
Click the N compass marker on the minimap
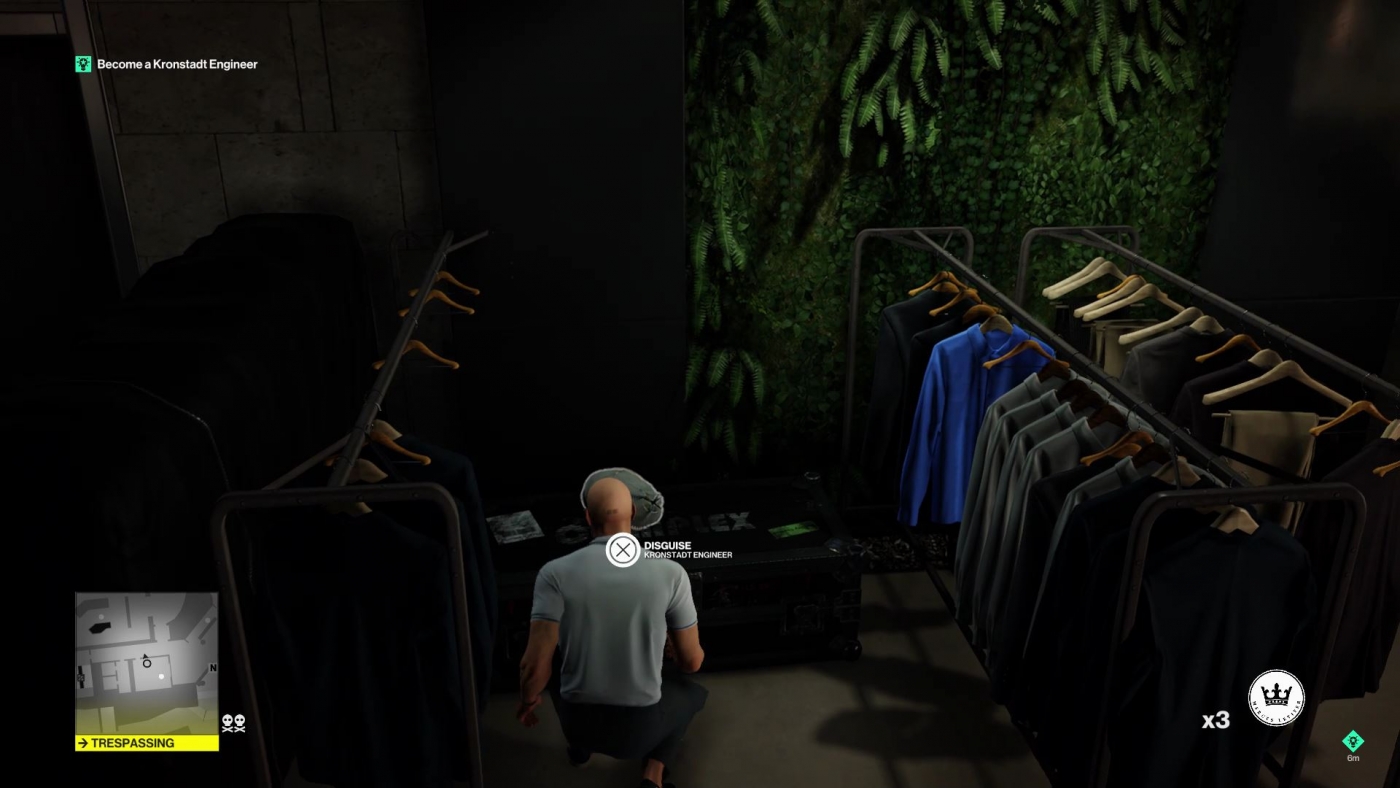point(213,667)
